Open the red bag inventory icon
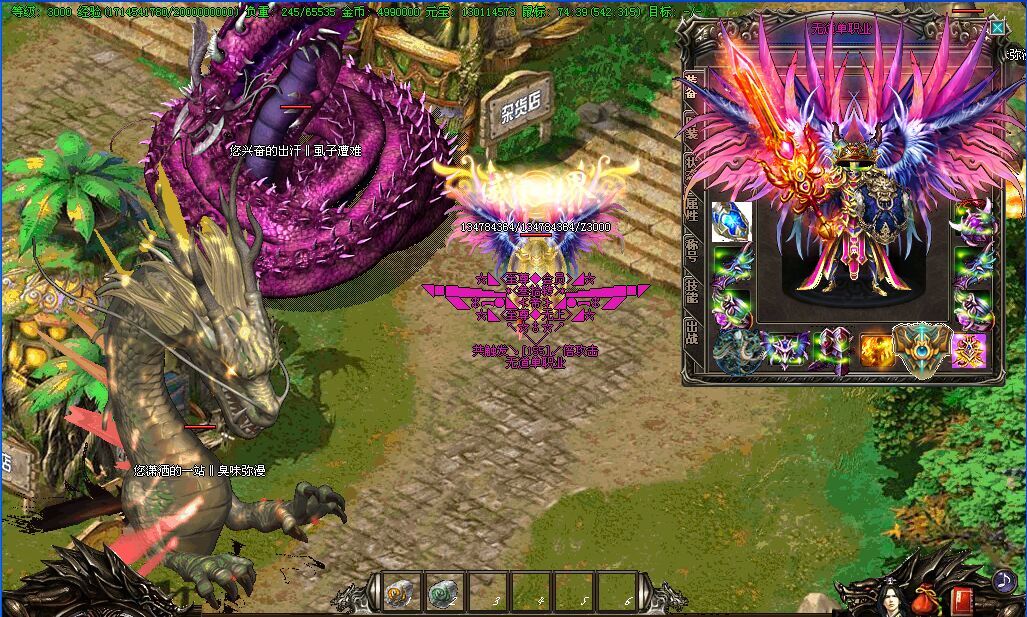Image resolution: width=1027 pixels, height=617 pixels. (925, 600)
